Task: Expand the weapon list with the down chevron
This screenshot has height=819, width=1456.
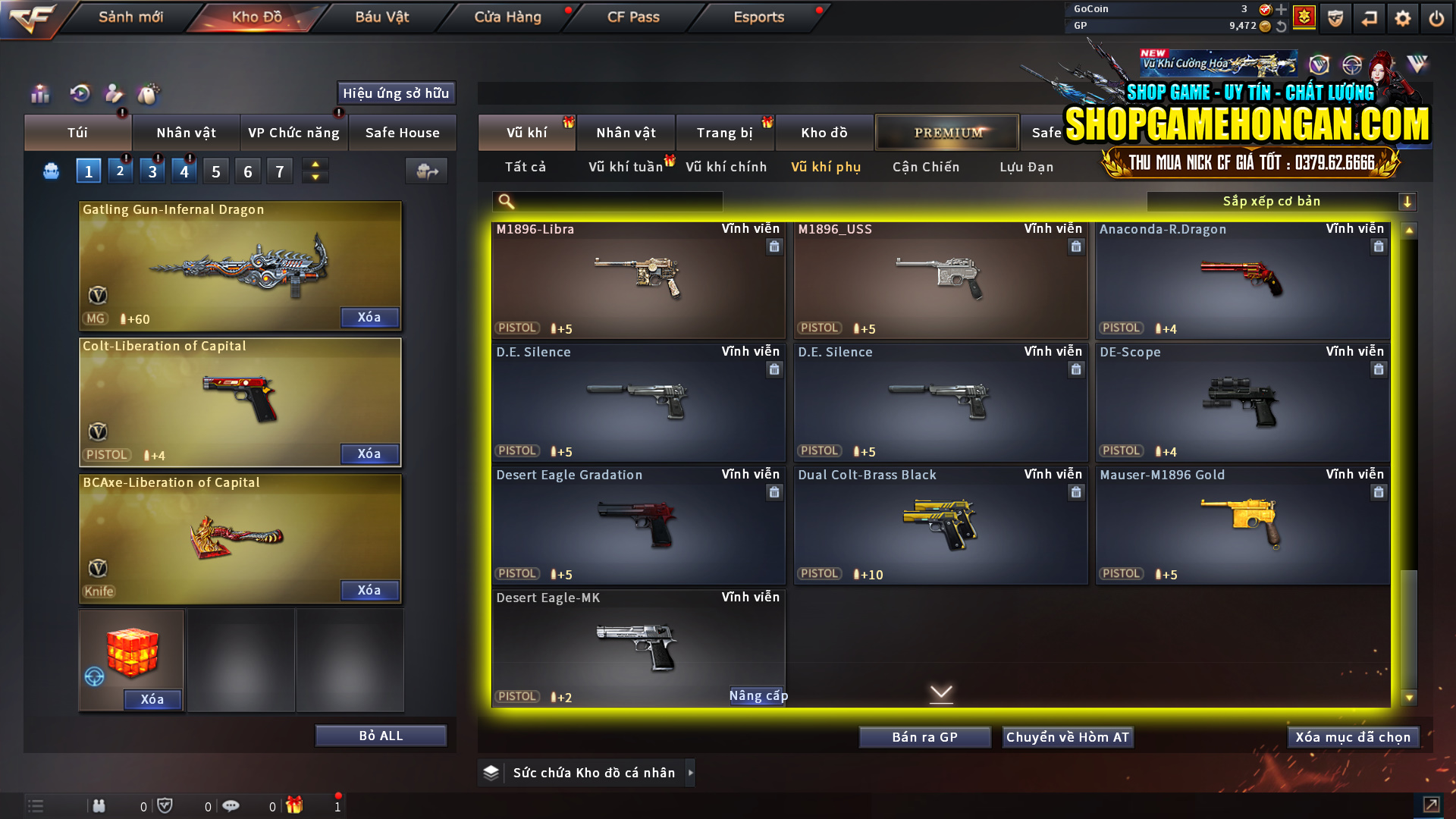Action: coord(942,693)
